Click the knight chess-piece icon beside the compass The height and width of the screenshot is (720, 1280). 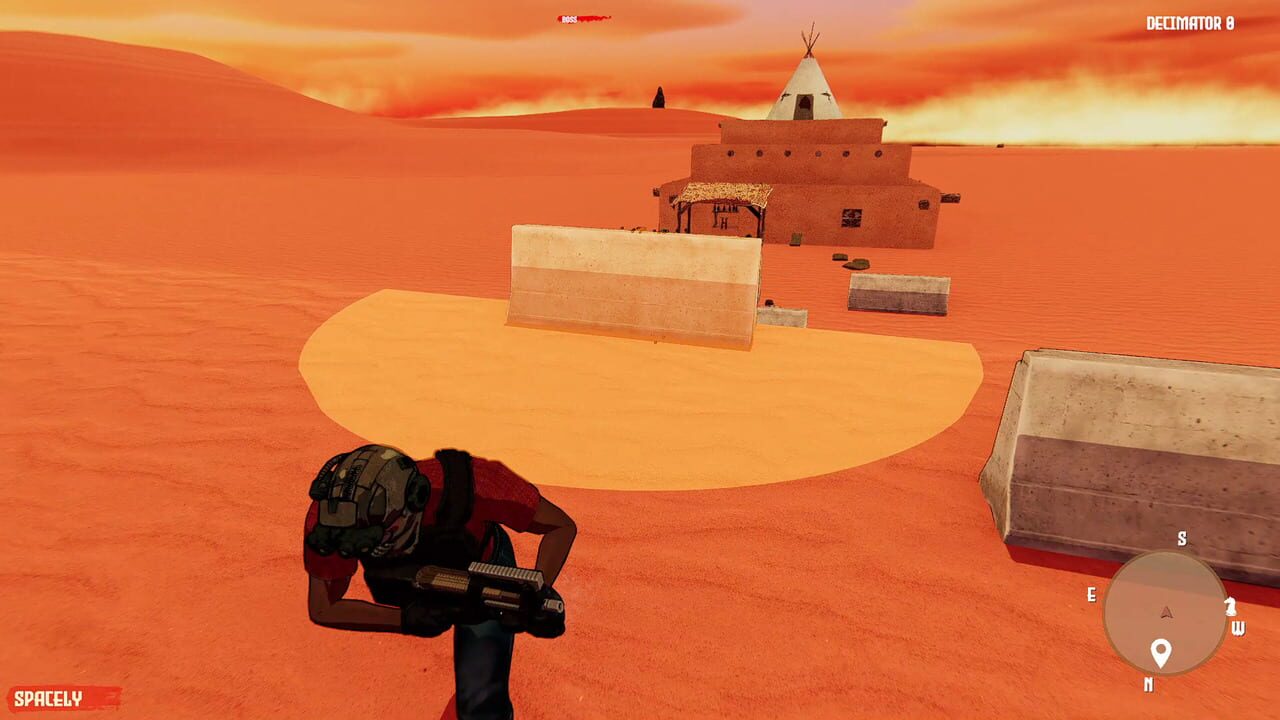click(x=1230, y=606)
